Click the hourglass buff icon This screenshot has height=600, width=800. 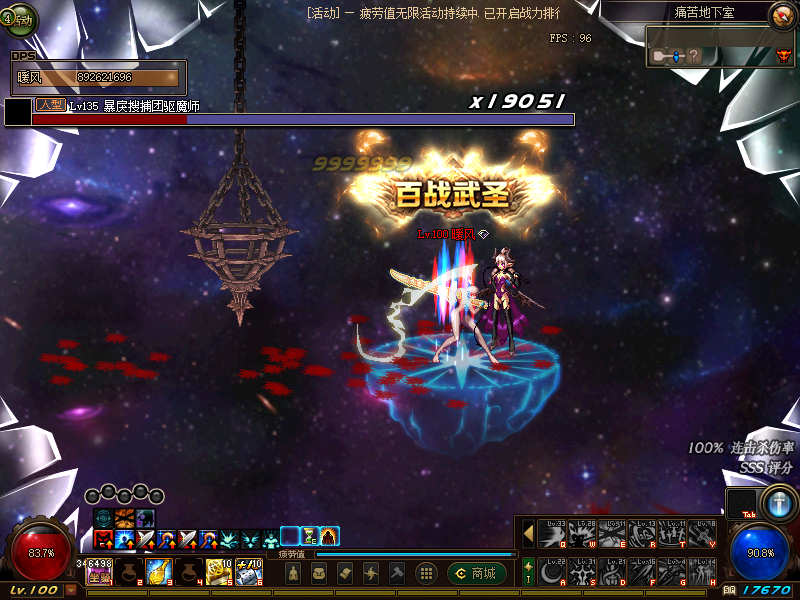[x=310, y=536]
